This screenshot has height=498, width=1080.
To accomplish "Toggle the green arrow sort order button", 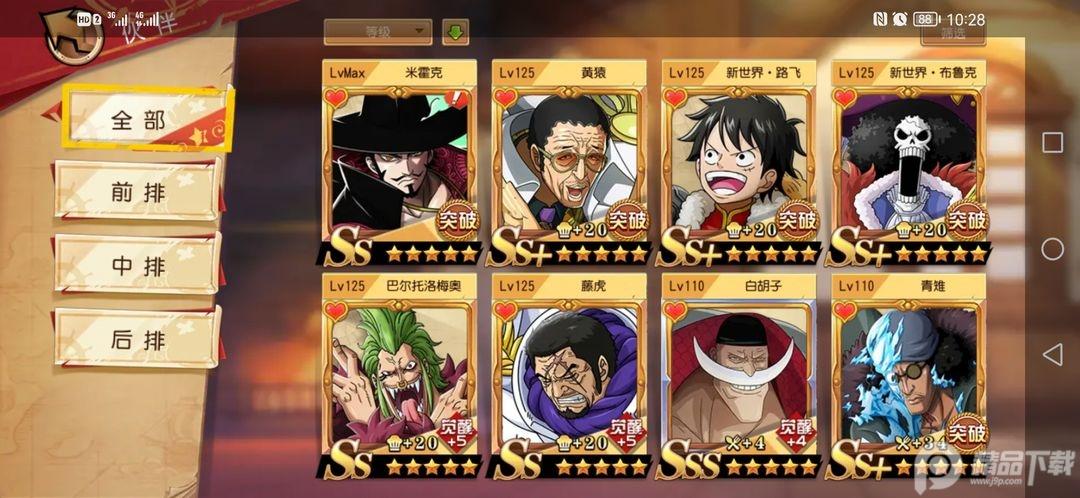I will (x=456, y=31).
